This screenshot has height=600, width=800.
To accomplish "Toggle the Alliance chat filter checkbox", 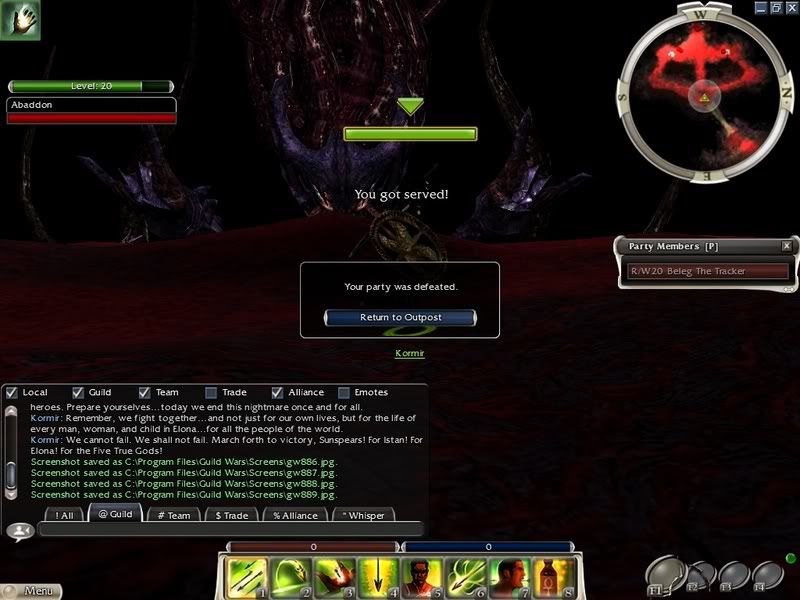I will coord(278,392).
